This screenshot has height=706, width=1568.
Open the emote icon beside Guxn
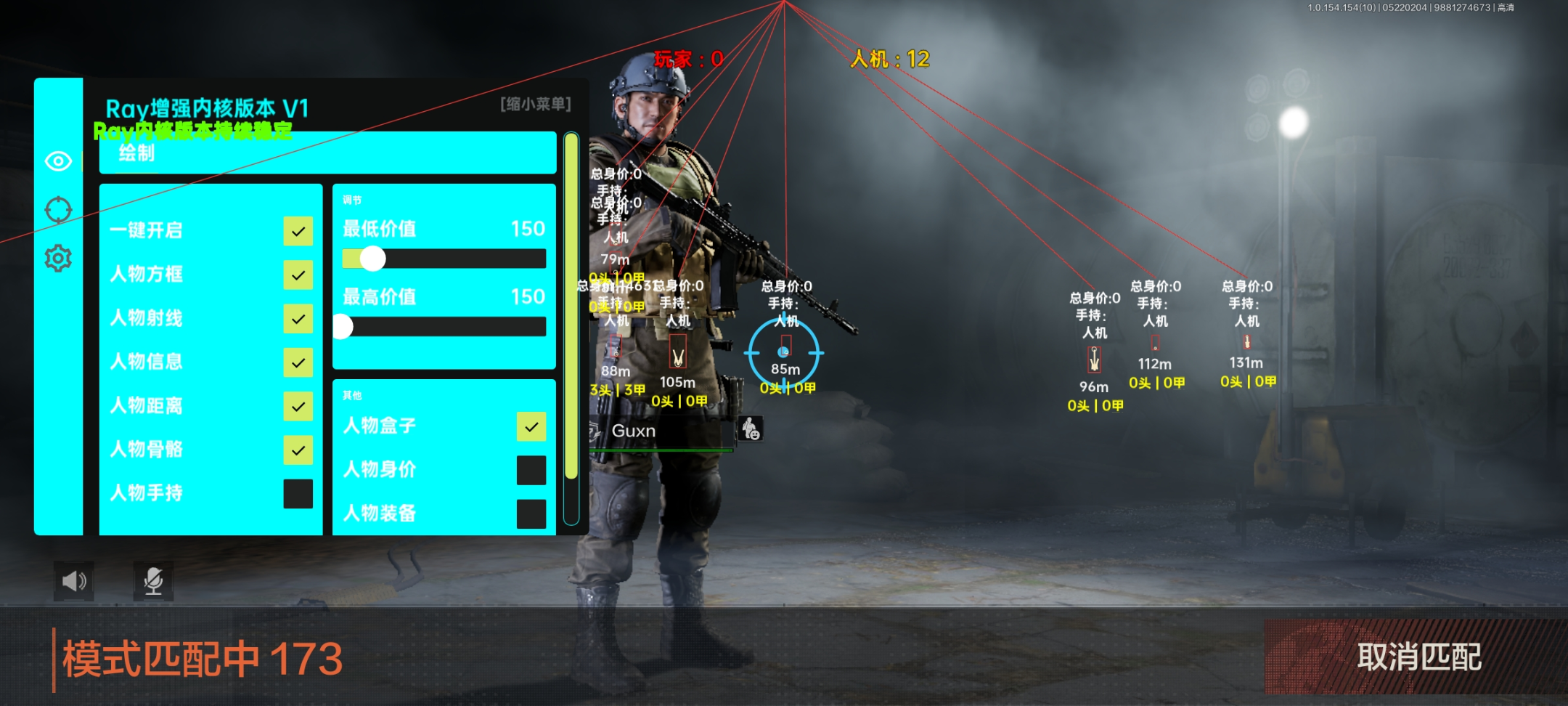click(751, 429)
